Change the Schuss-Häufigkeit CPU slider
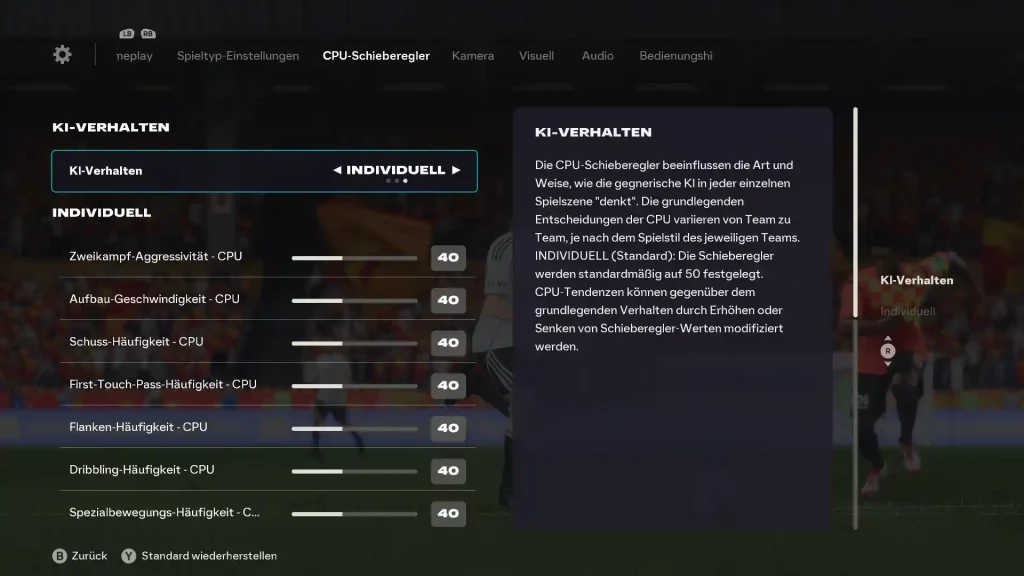1024x576 pixels. [354, 342]
